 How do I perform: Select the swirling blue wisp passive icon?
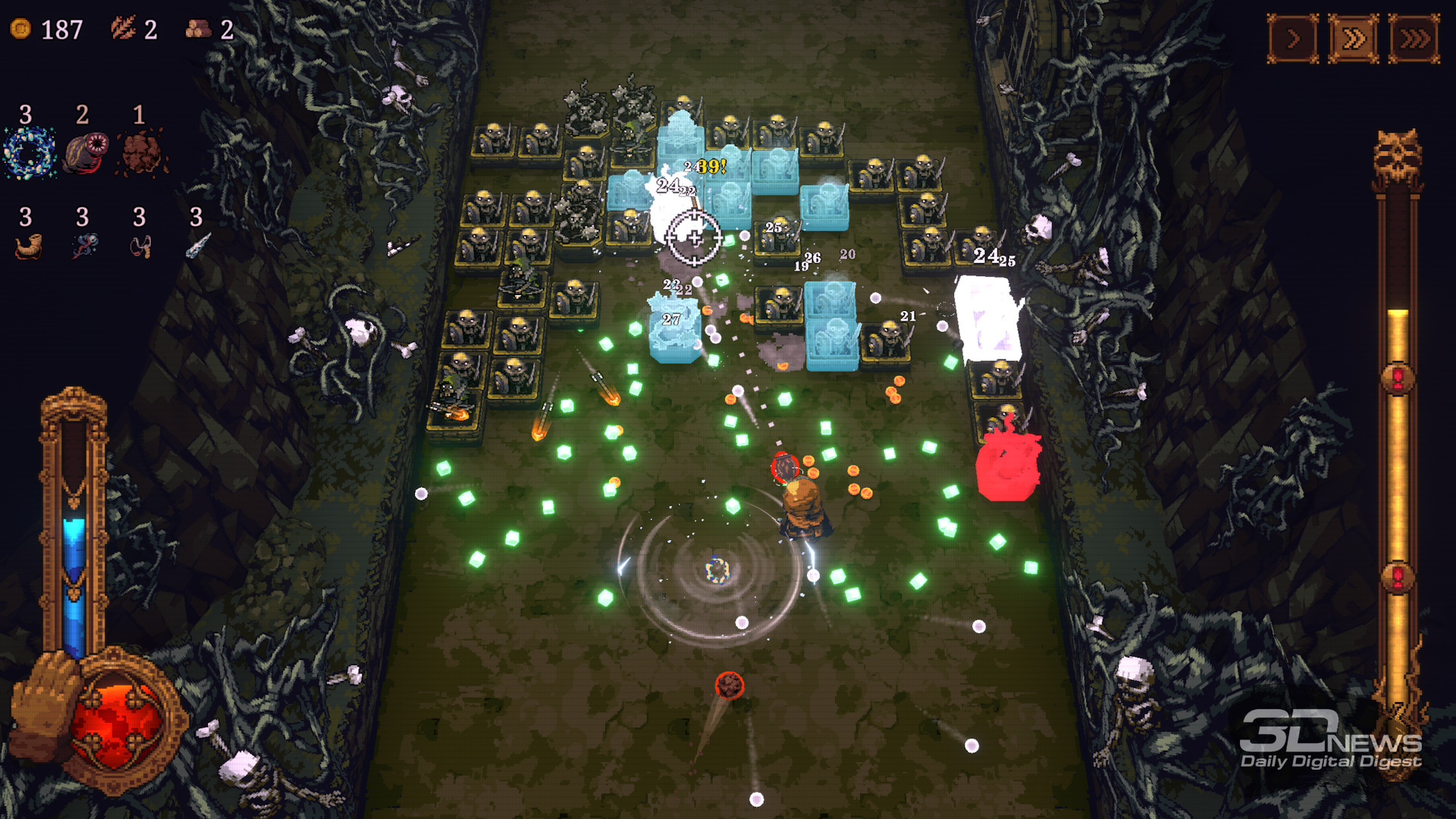point(84,246)
